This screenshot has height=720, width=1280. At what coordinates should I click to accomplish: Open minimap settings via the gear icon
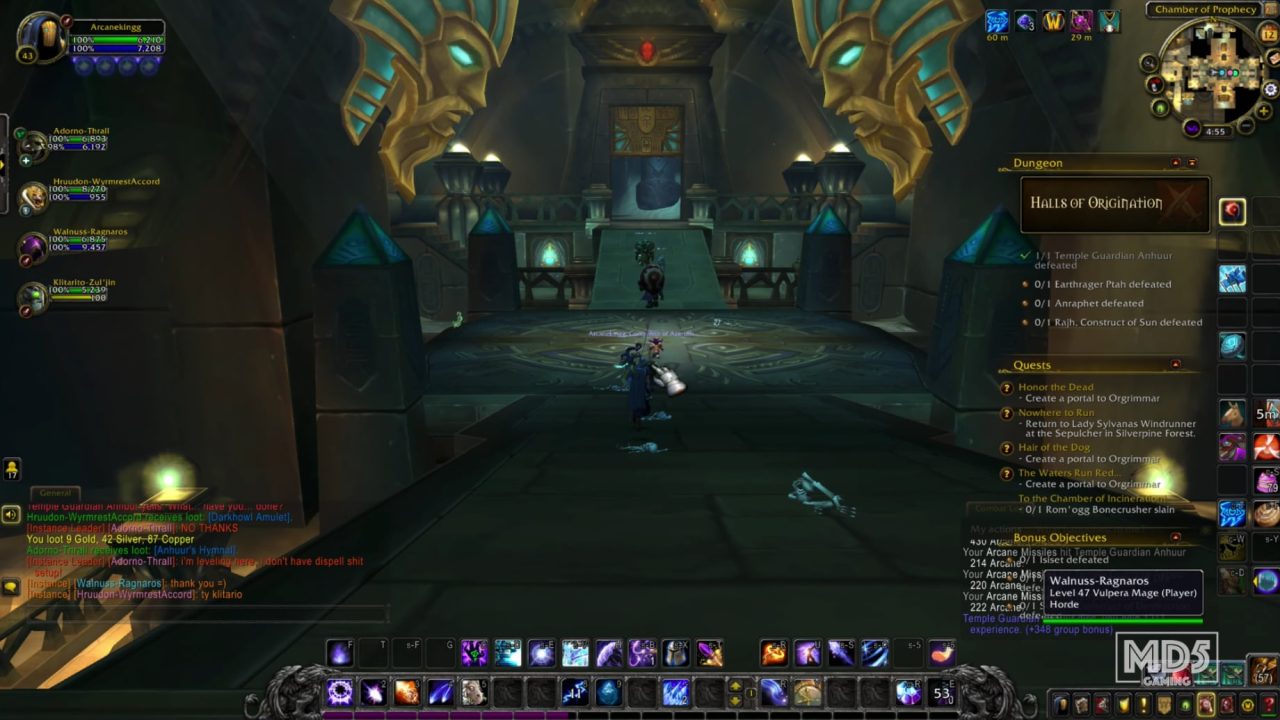[x=1270, y=89]
